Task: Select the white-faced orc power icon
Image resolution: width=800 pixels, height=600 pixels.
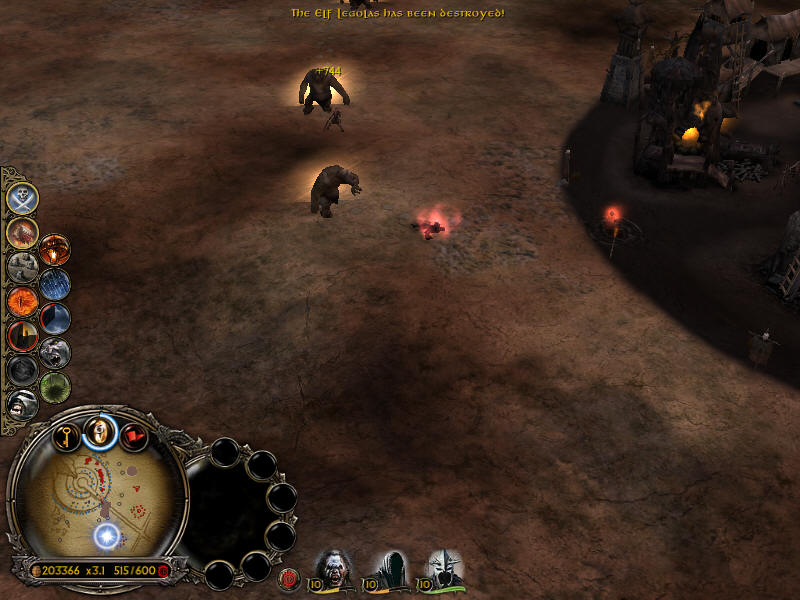Action: click(22, 403)
